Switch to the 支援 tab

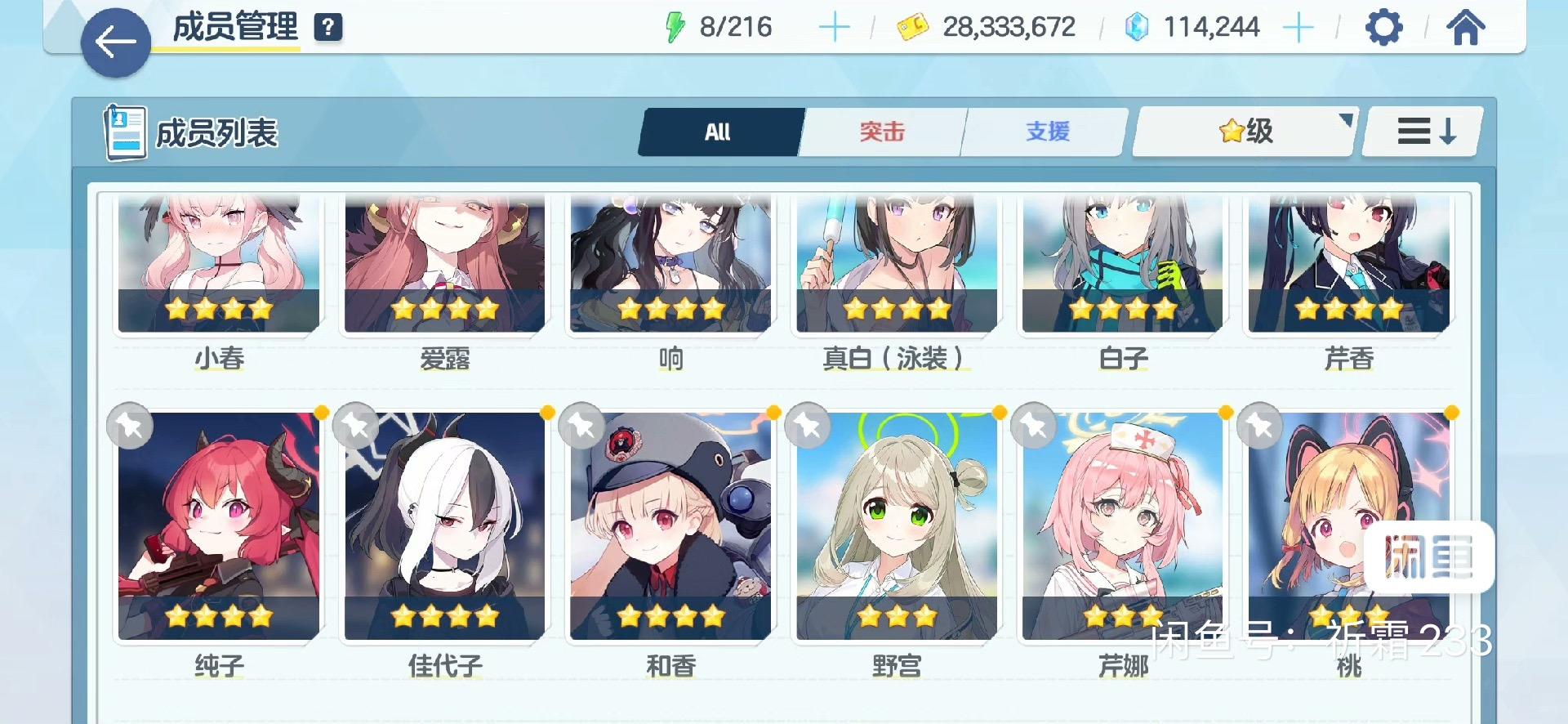coord(1046,131)
